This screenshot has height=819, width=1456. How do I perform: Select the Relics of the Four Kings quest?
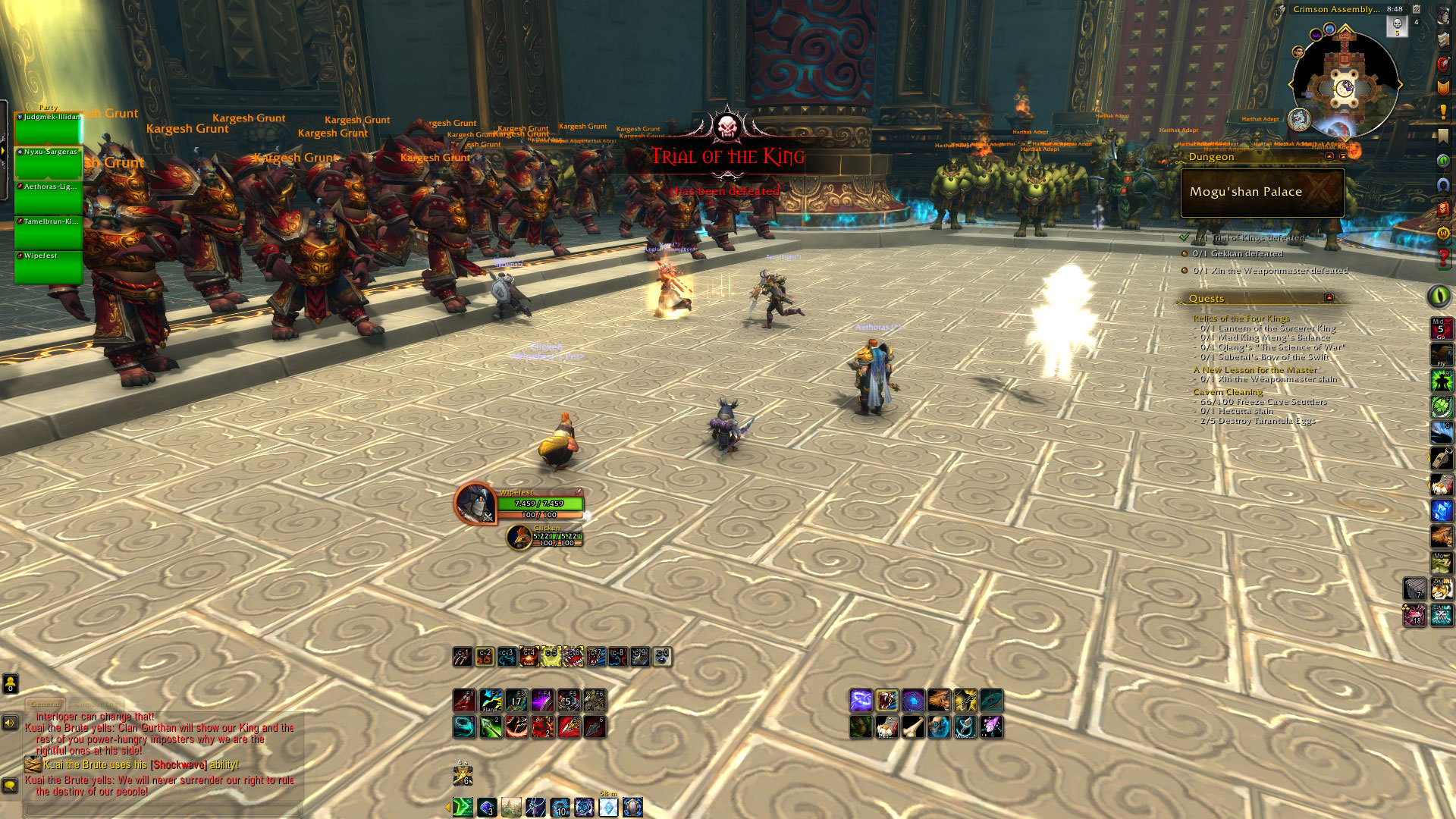pos(1241,318)
